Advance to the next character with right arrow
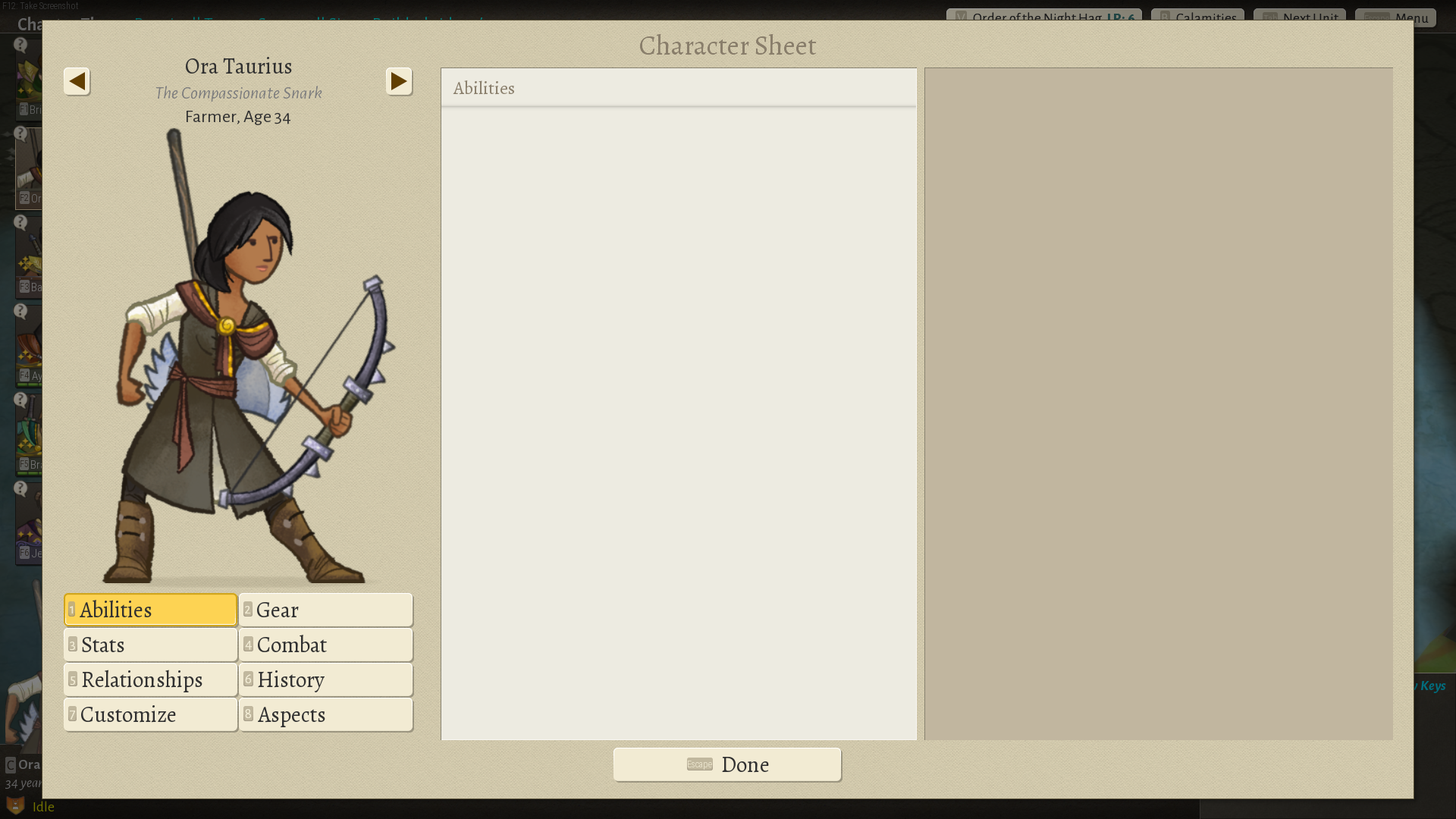The width and height of the screenshot is (1456, 819). [398, 81]
